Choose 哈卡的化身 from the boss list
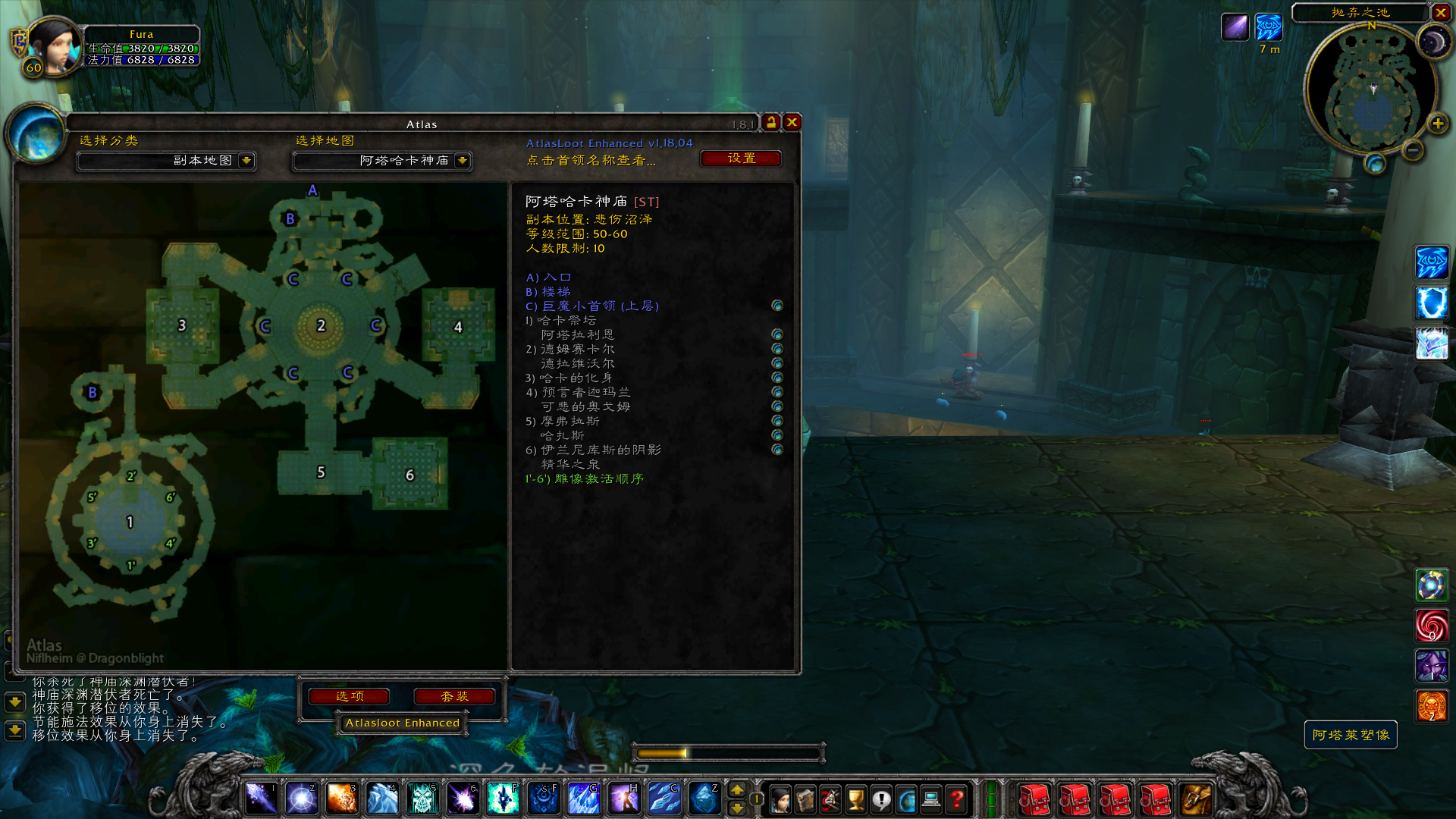This screenshot has width=1456, height=819. point(576,378)
